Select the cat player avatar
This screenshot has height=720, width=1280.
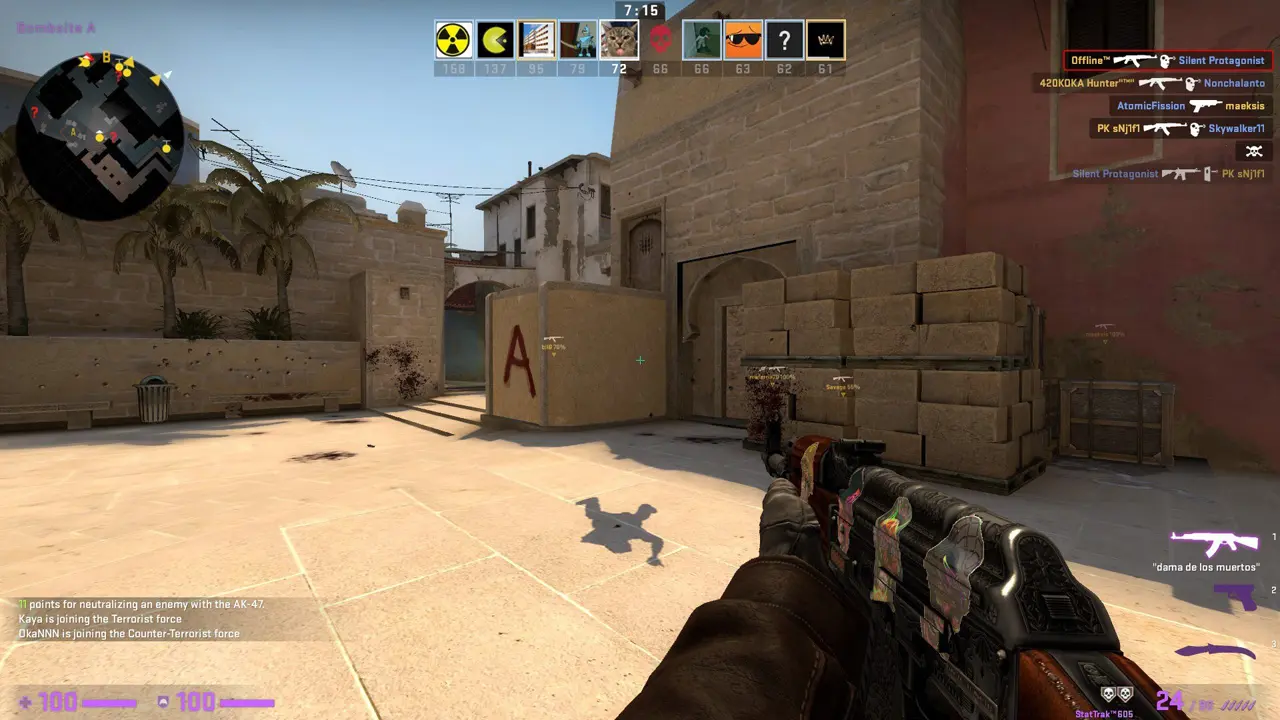[619, 40]
